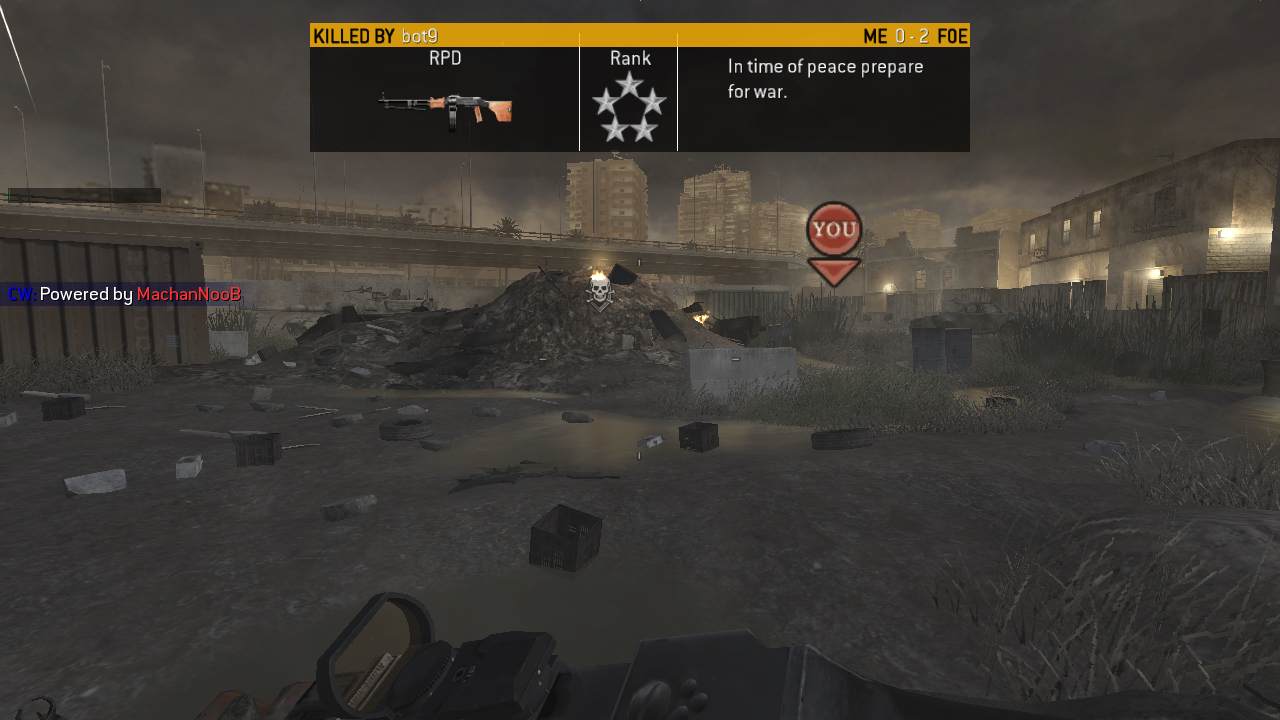Click the RPD weapon icon
The width and height of the screenshot is (1280, 720).
pyautogui.click(x=446, y=108)
